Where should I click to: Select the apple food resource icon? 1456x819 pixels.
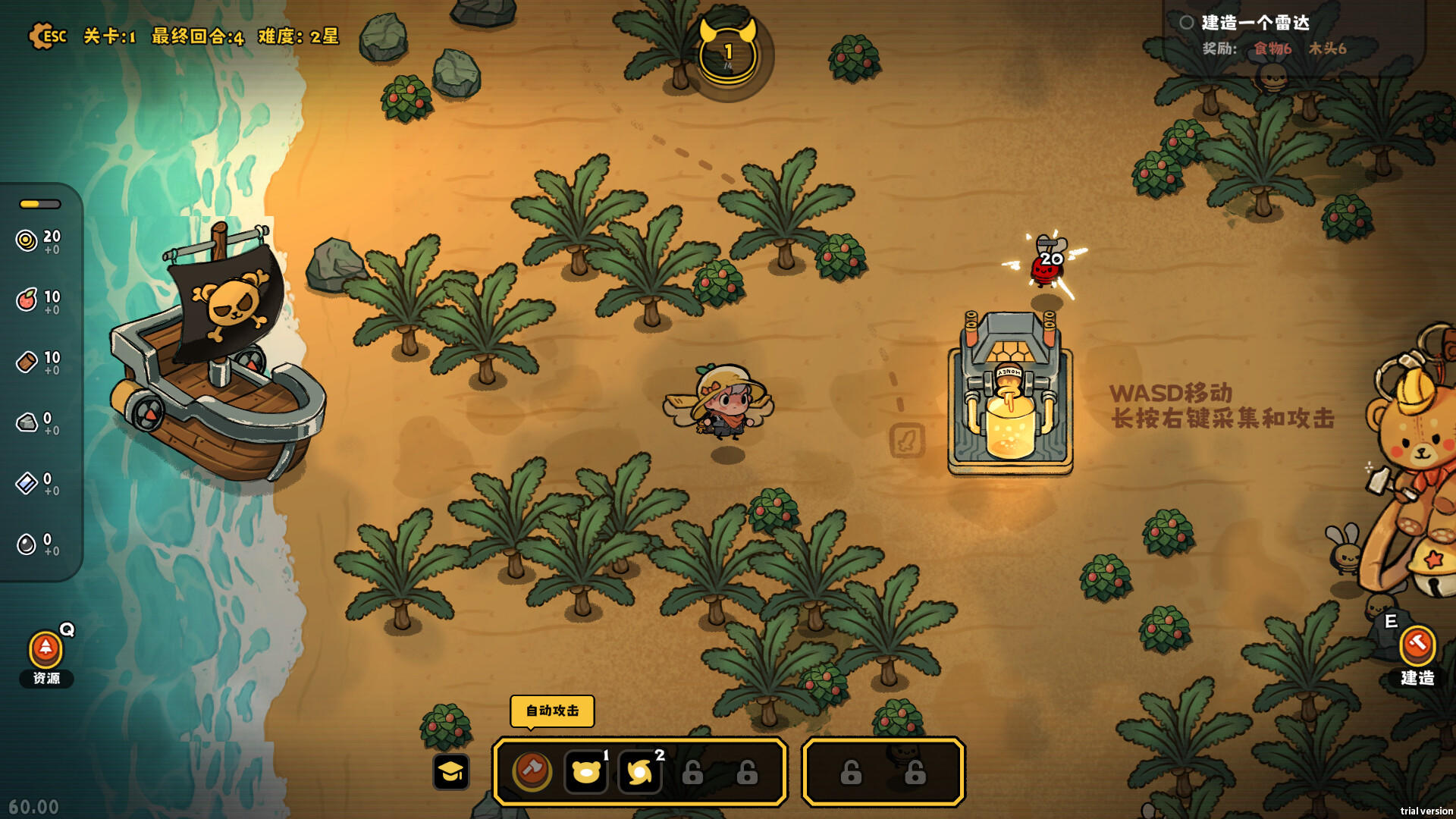27,301
